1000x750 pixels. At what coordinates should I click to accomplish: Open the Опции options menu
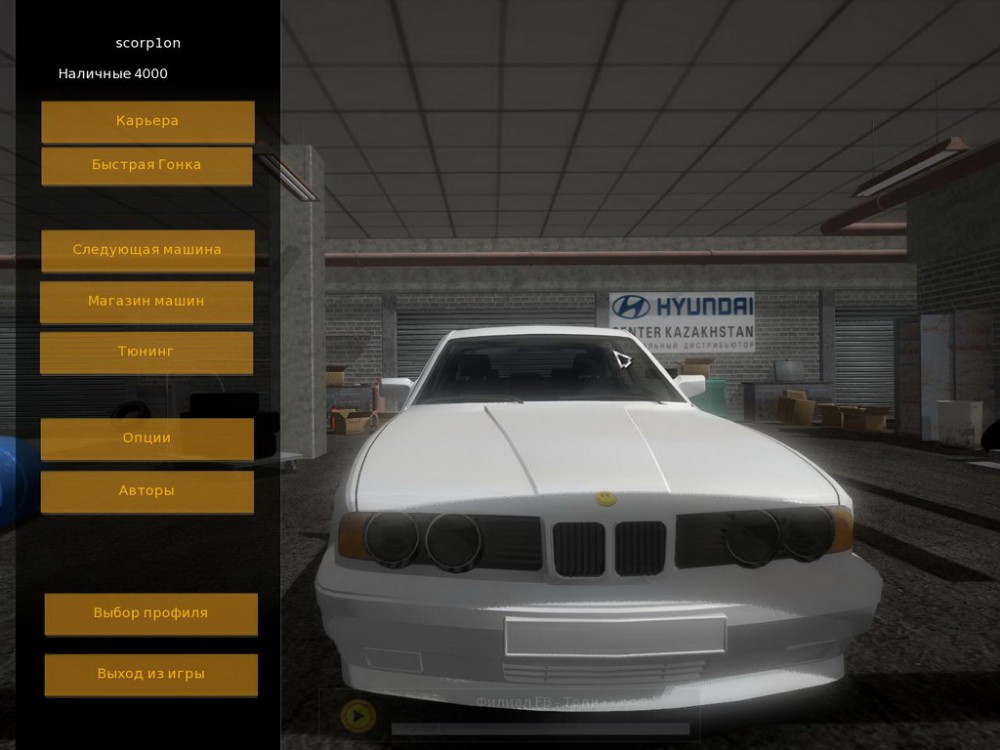tap(146, 438)
